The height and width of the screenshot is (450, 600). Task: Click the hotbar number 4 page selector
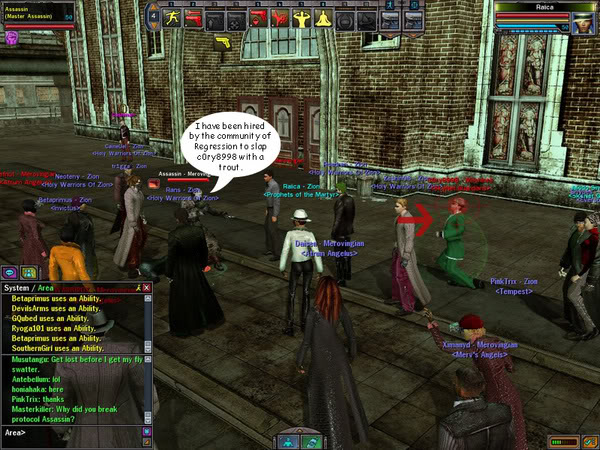pos(153,16)
